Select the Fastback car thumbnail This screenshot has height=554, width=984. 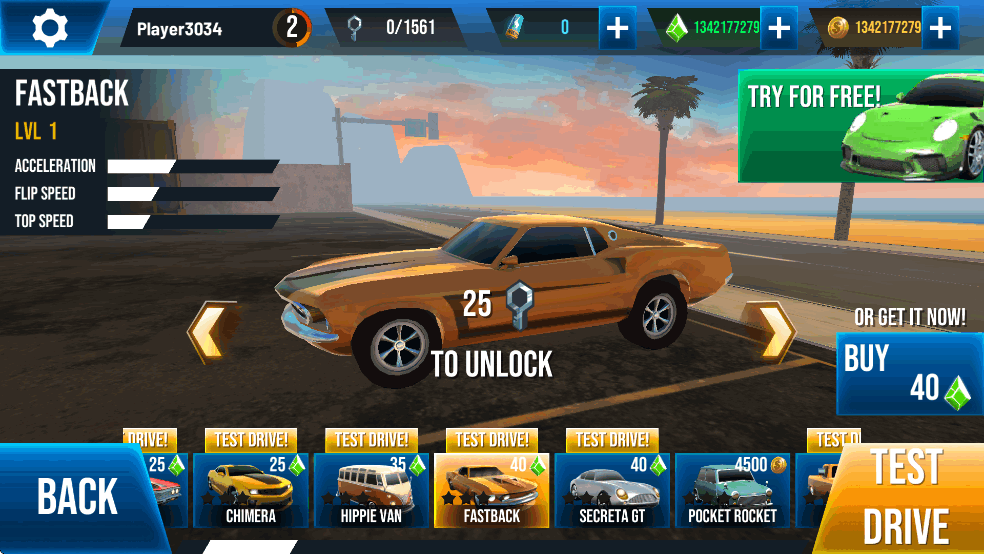point(492,490)
